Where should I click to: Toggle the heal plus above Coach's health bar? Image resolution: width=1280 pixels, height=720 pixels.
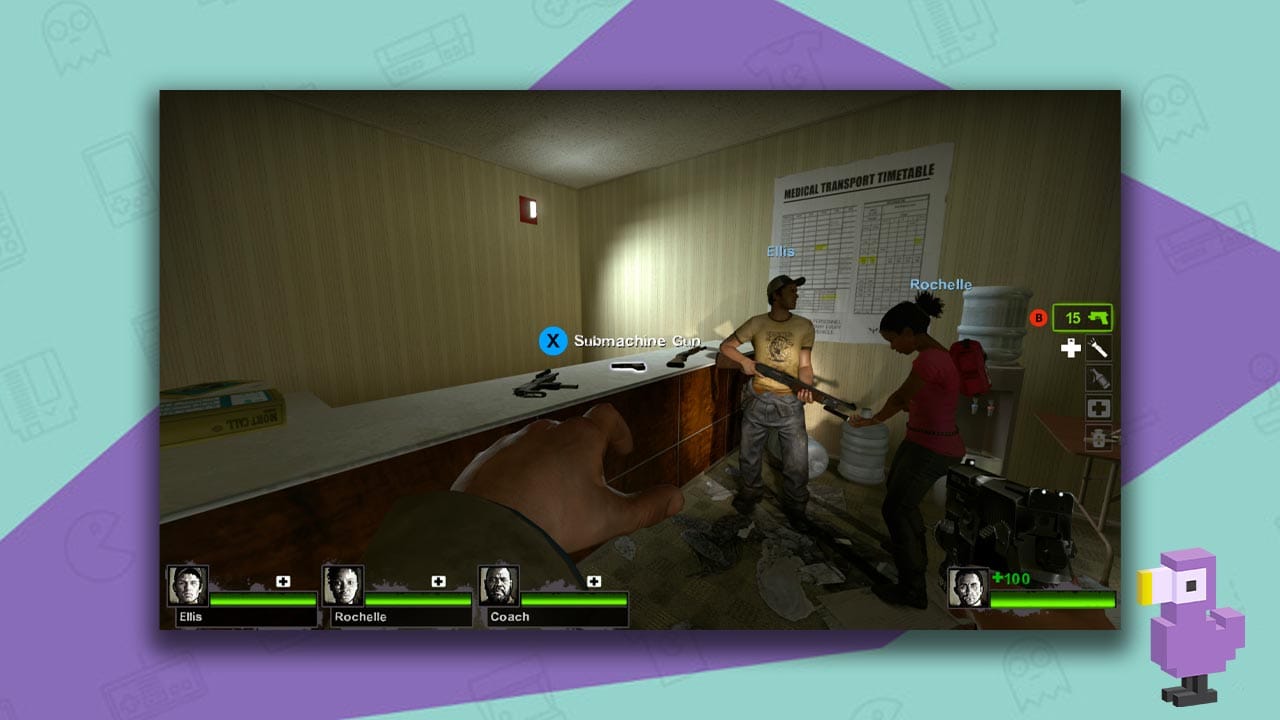click(594, 582)
